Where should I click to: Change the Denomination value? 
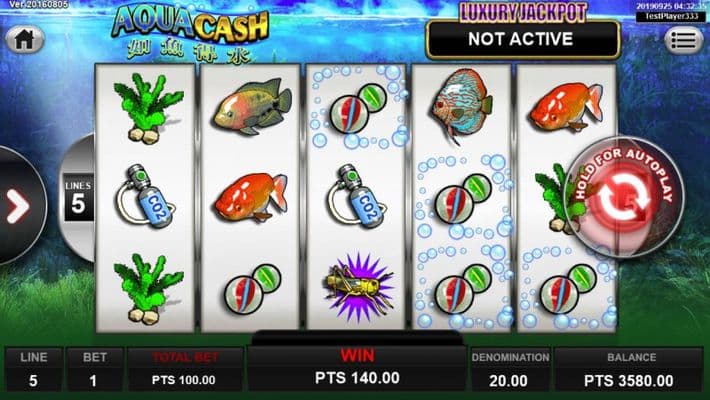coord(509,369)
